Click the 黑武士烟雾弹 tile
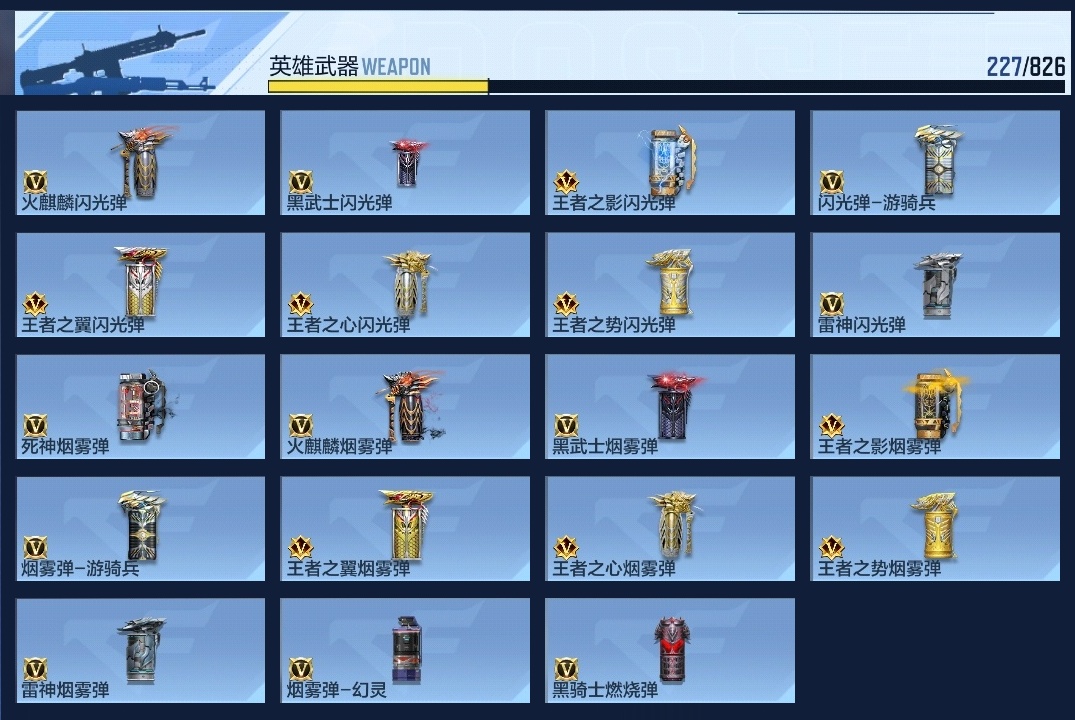 pyautogui.click(x=670, y=407)
